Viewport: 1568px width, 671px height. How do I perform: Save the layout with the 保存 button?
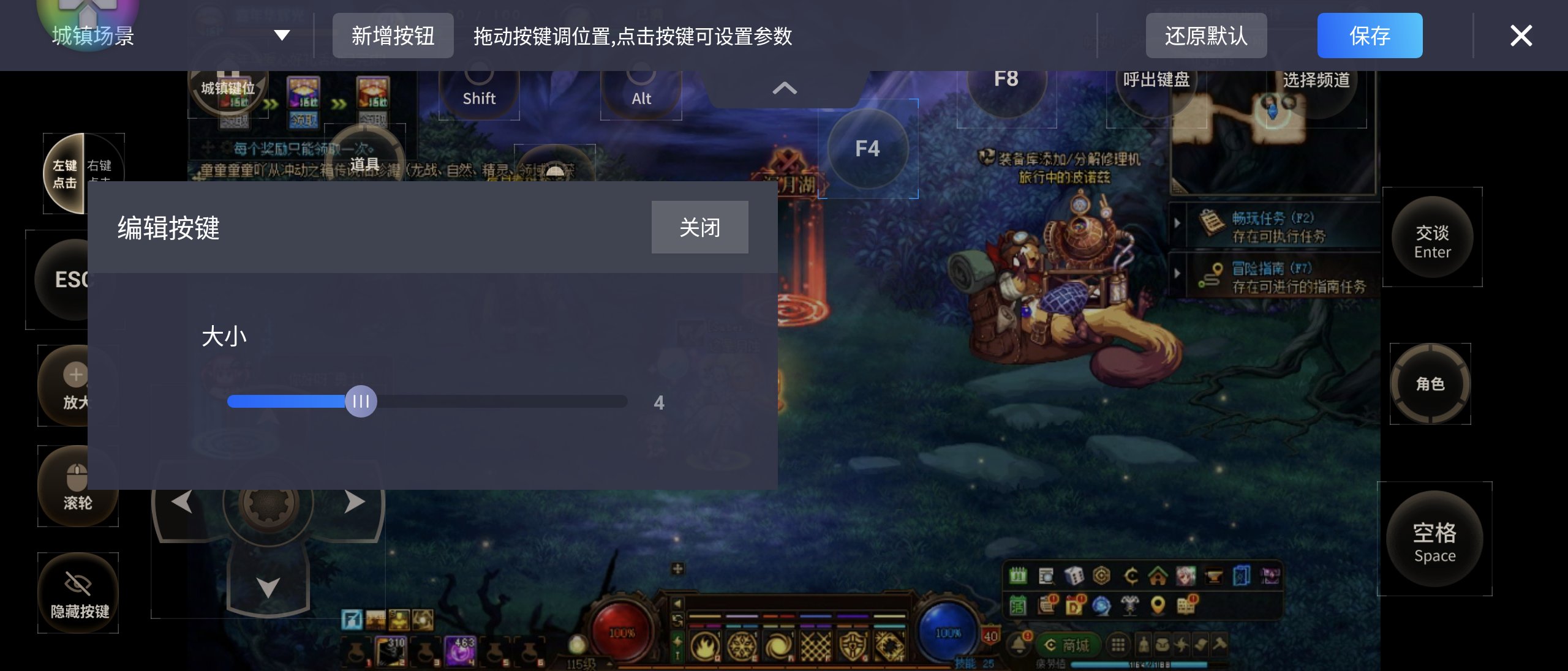pos(1370,36)
